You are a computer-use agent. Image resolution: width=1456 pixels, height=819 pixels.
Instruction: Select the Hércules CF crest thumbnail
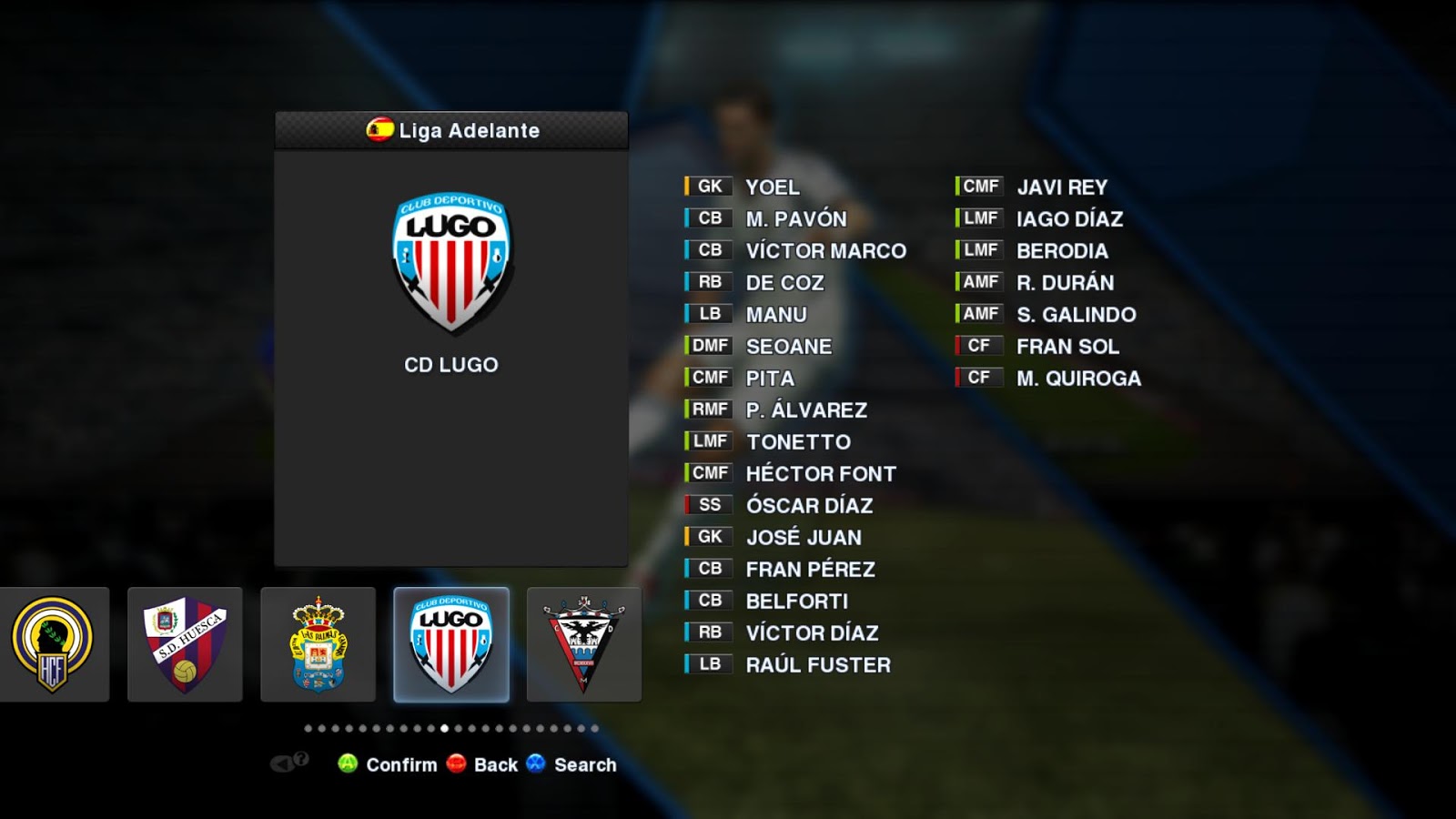[52, 644]
